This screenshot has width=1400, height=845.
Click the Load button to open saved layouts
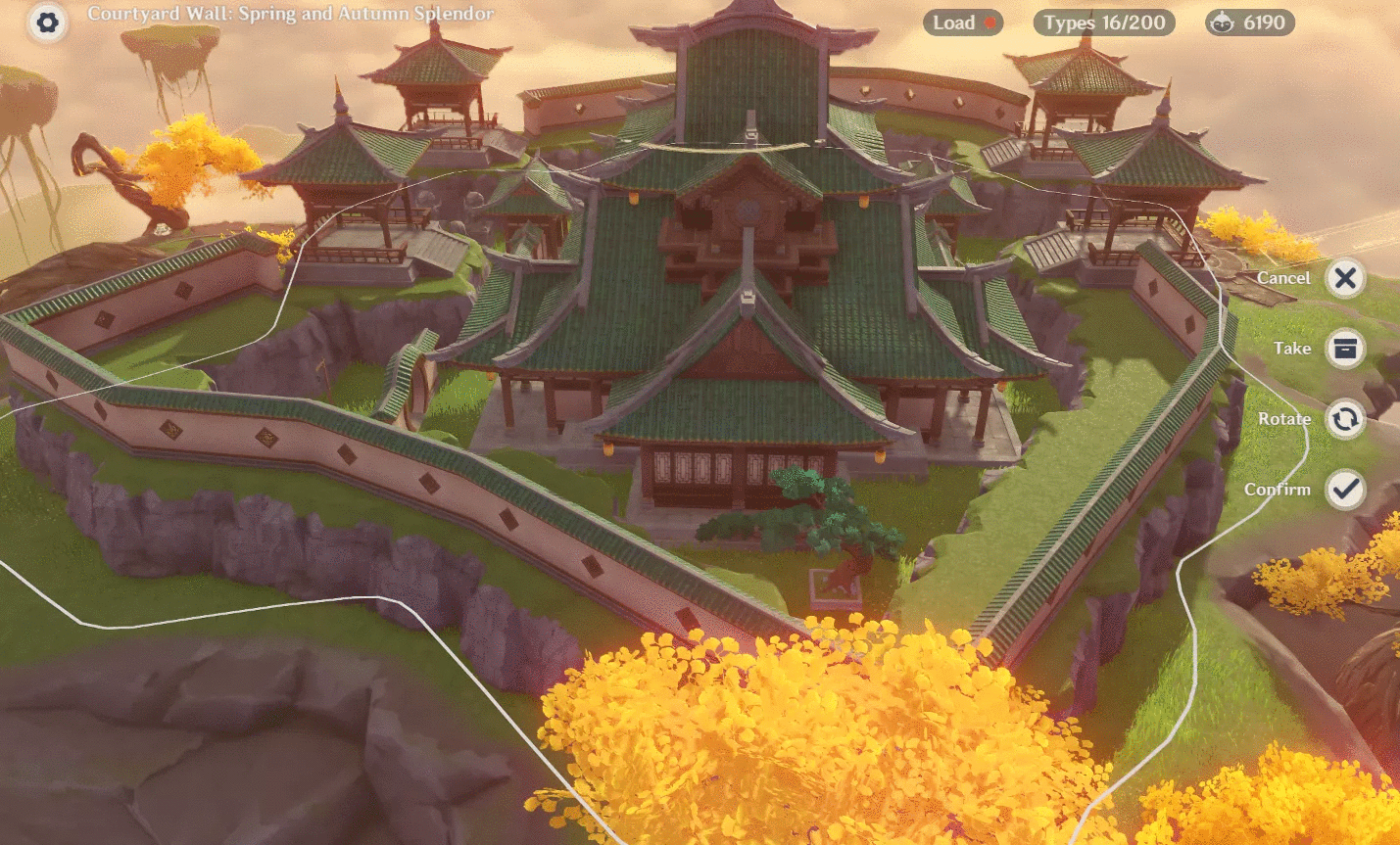[958, 23]
